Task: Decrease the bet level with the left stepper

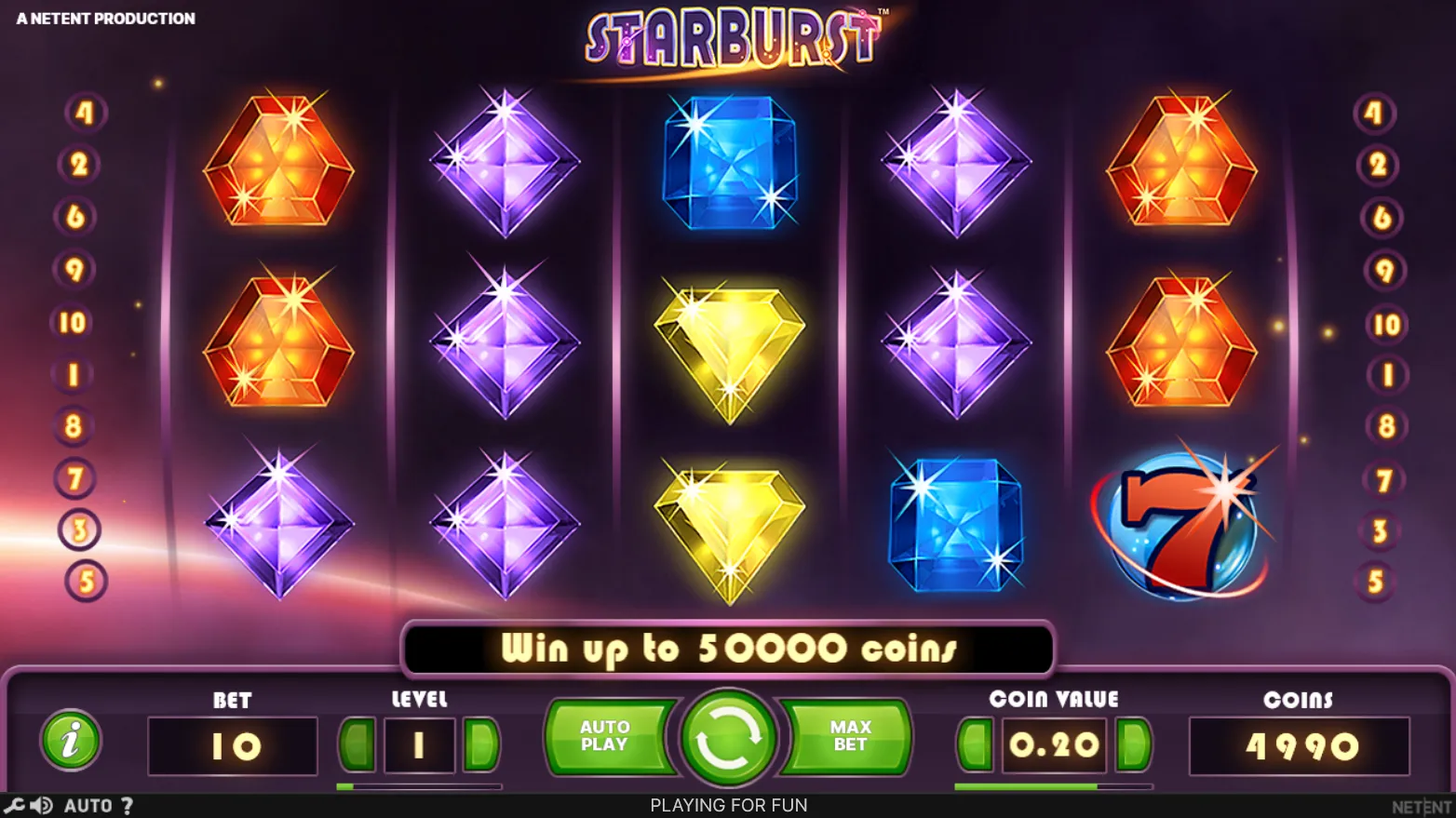Action: 357,744
